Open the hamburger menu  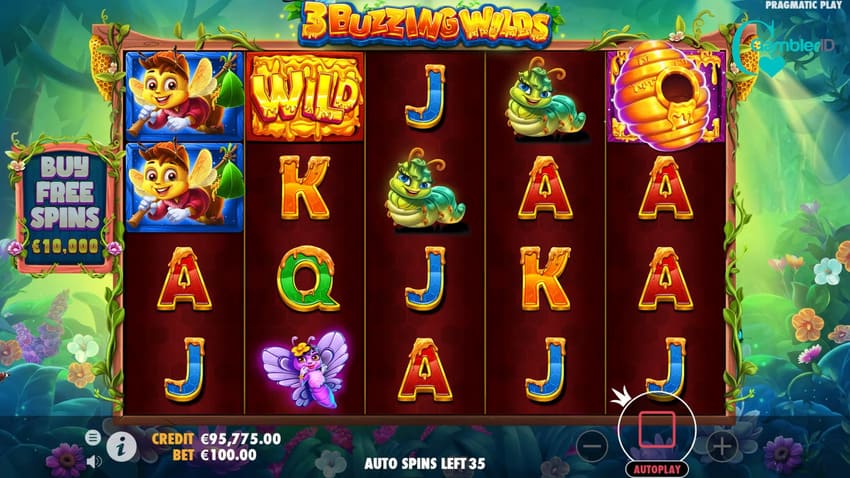[x=93, y=438]
